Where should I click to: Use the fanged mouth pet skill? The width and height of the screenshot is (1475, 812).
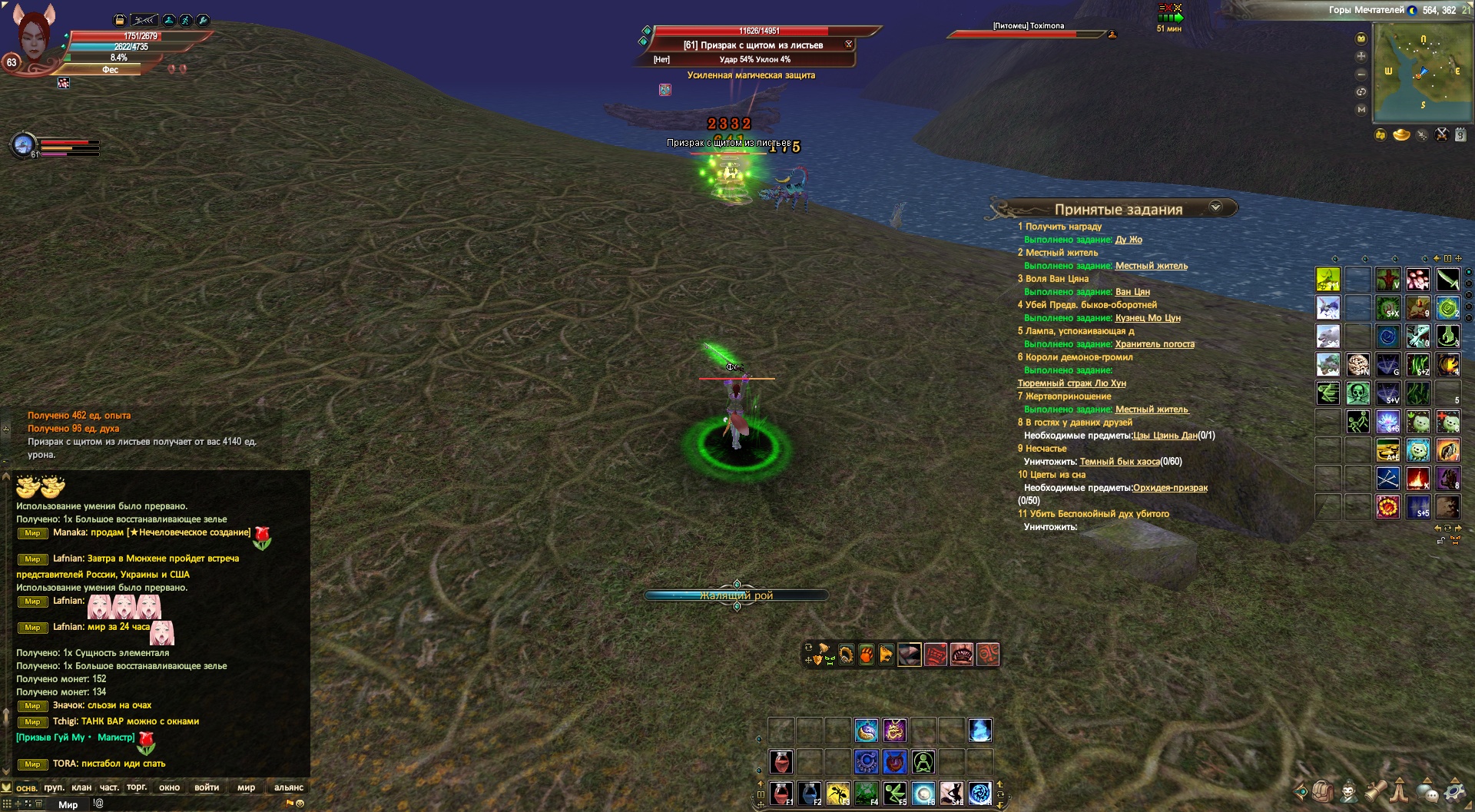click(961, 655)
